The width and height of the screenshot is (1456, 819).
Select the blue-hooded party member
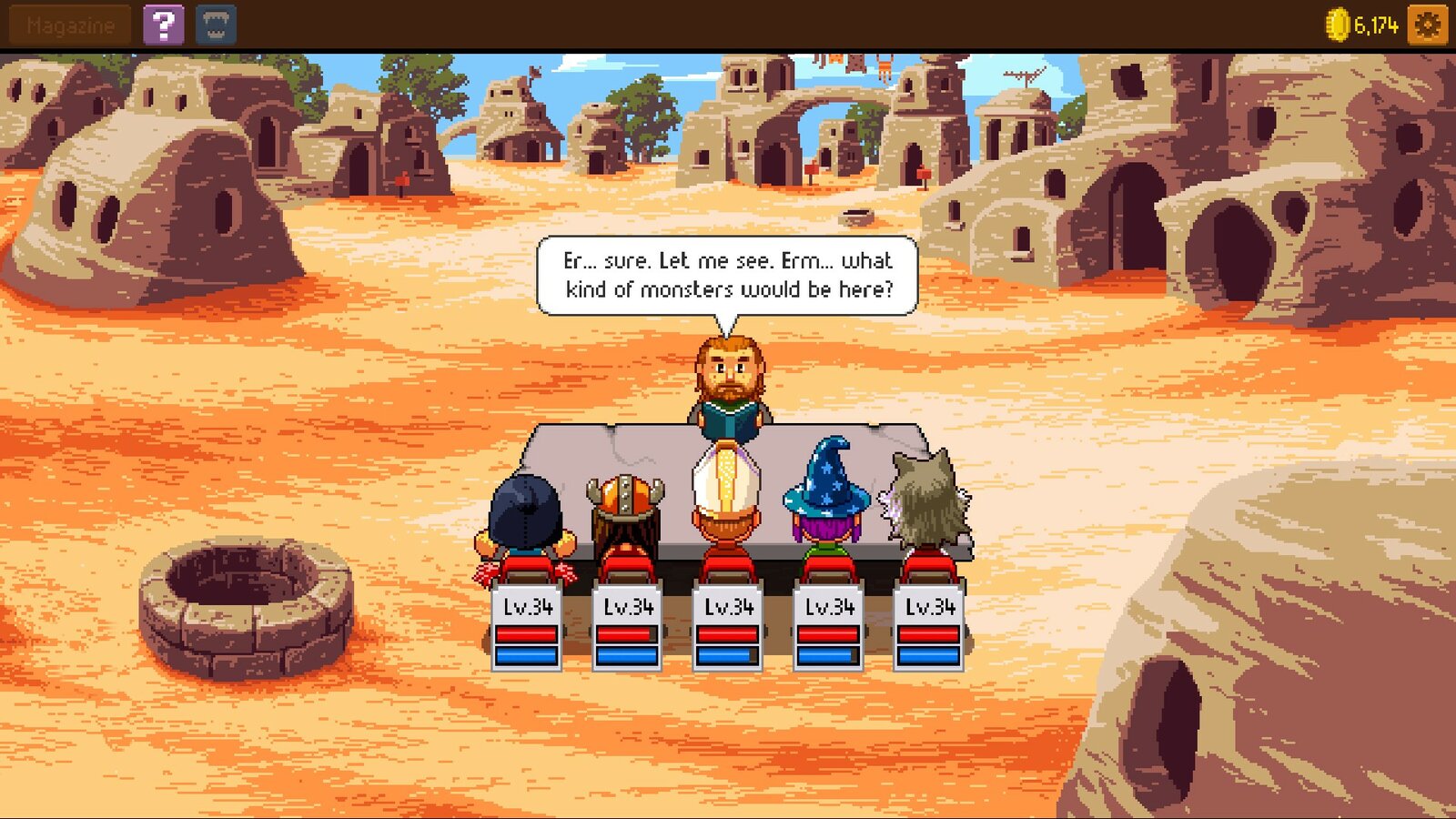point(526,510)
